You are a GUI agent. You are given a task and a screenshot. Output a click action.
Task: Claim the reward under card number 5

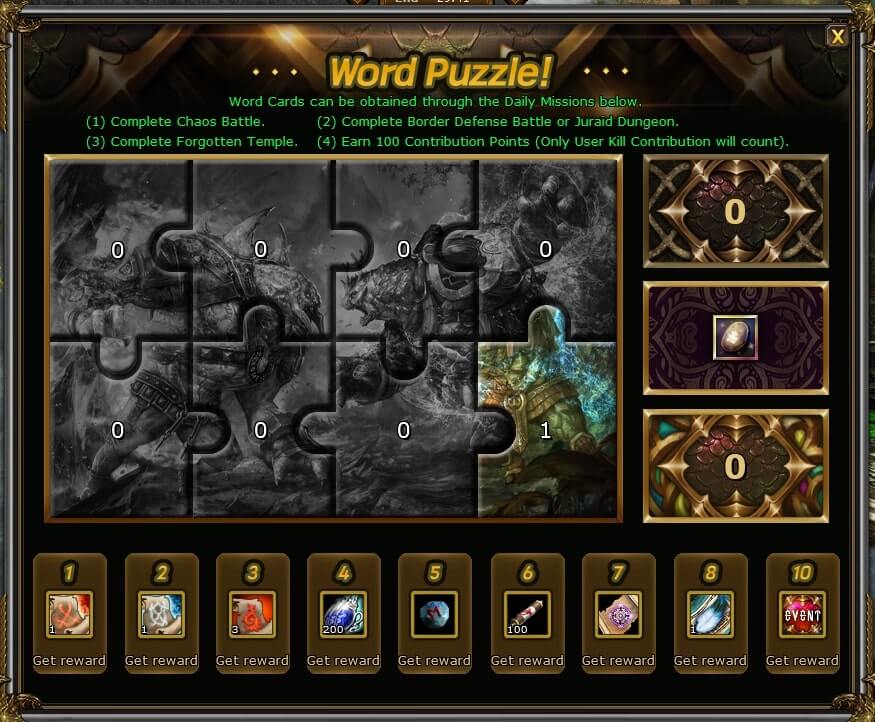434,660
